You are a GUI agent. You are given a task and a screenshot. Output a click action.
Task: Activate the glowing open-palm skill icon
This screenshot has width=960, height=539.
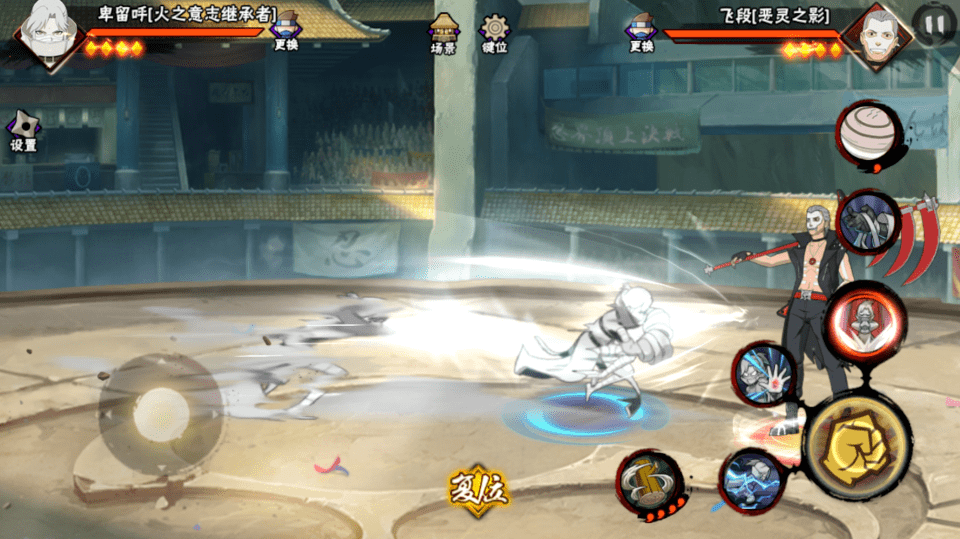pos(765,374)
